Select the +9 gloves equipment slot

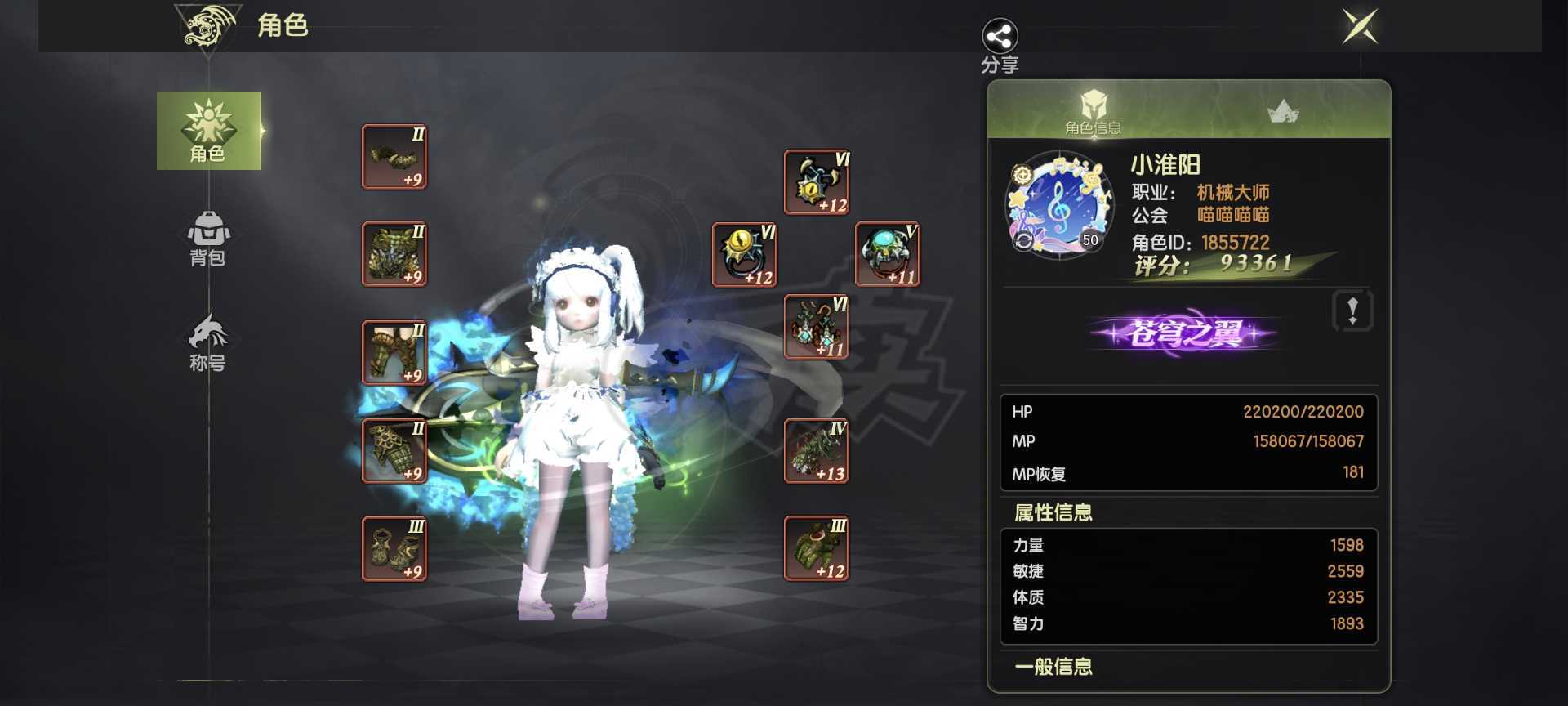(394, 451)
